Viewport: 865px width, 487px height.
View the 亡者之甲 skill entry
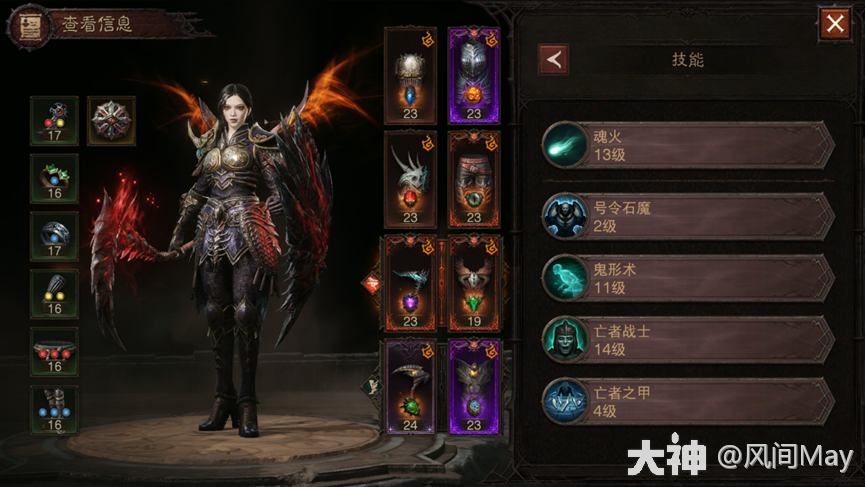[688, 401]
